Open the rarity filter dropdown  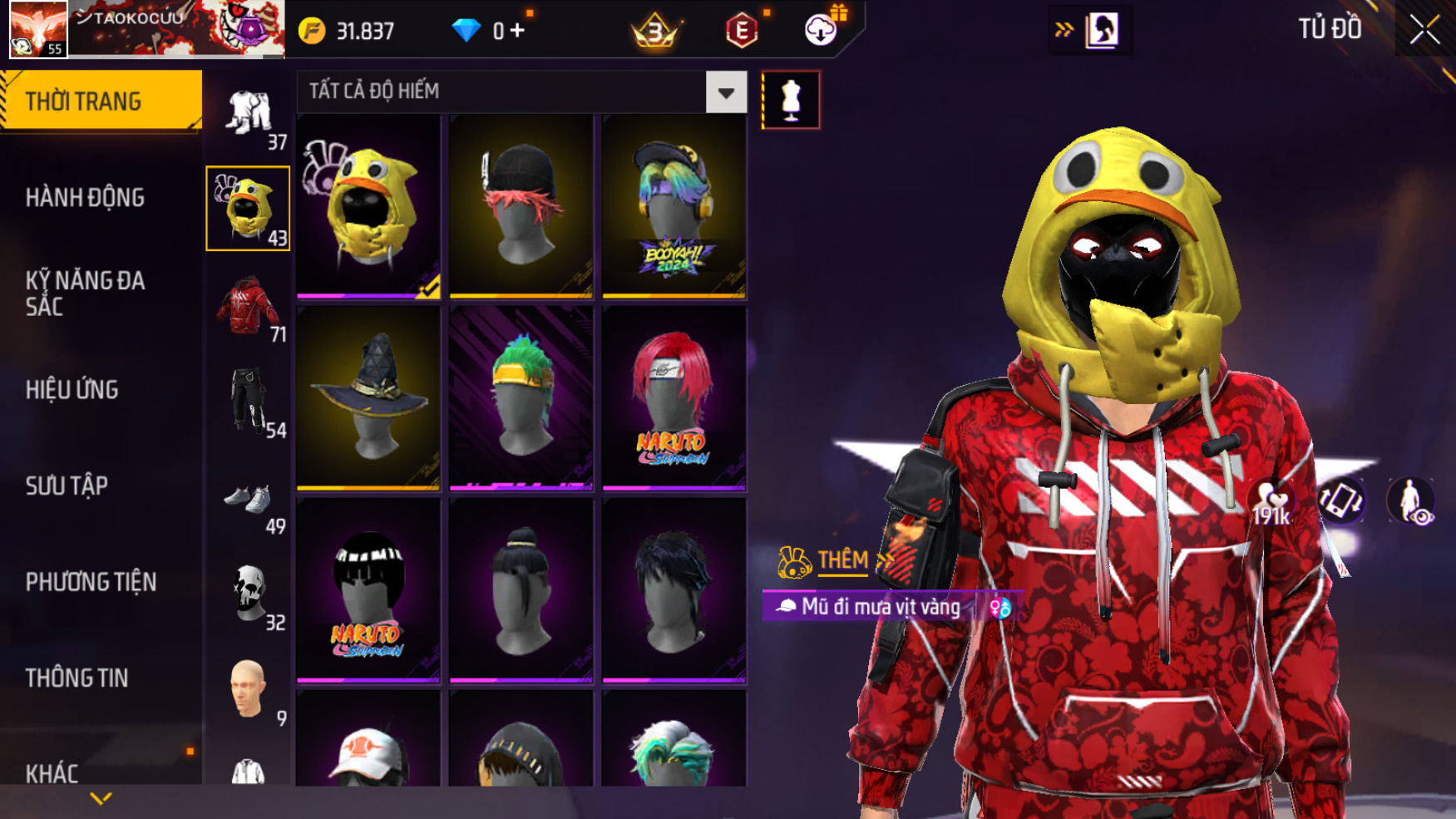[726, 92]
